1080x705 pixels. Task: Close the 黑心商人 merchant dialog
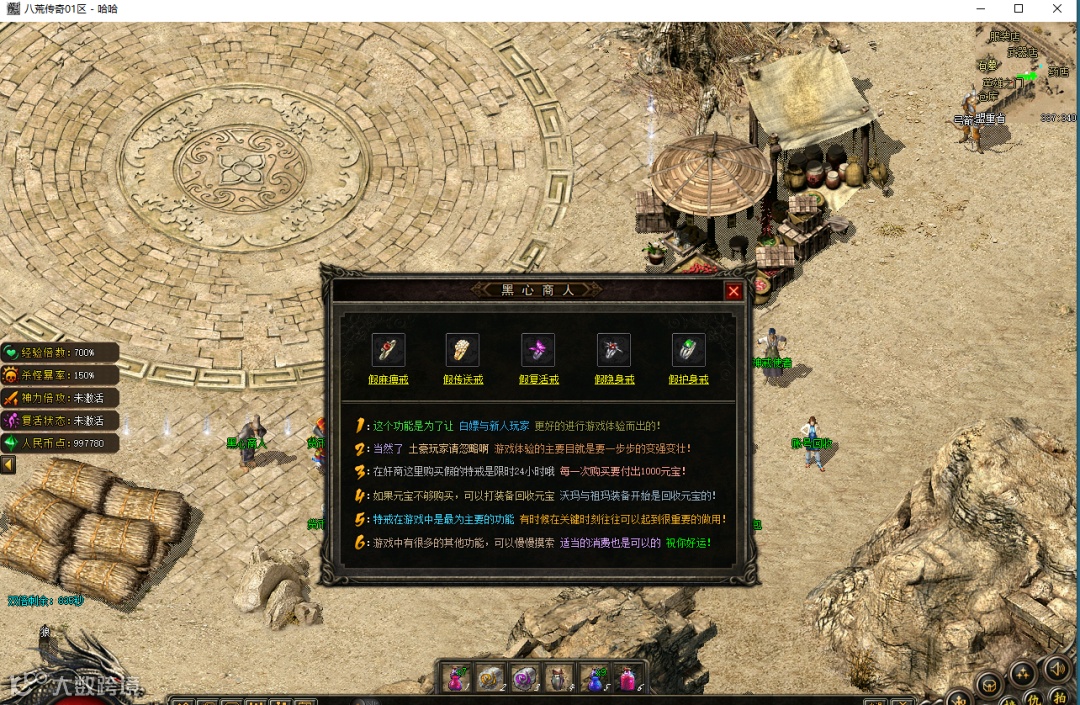(x=734, y=291)
